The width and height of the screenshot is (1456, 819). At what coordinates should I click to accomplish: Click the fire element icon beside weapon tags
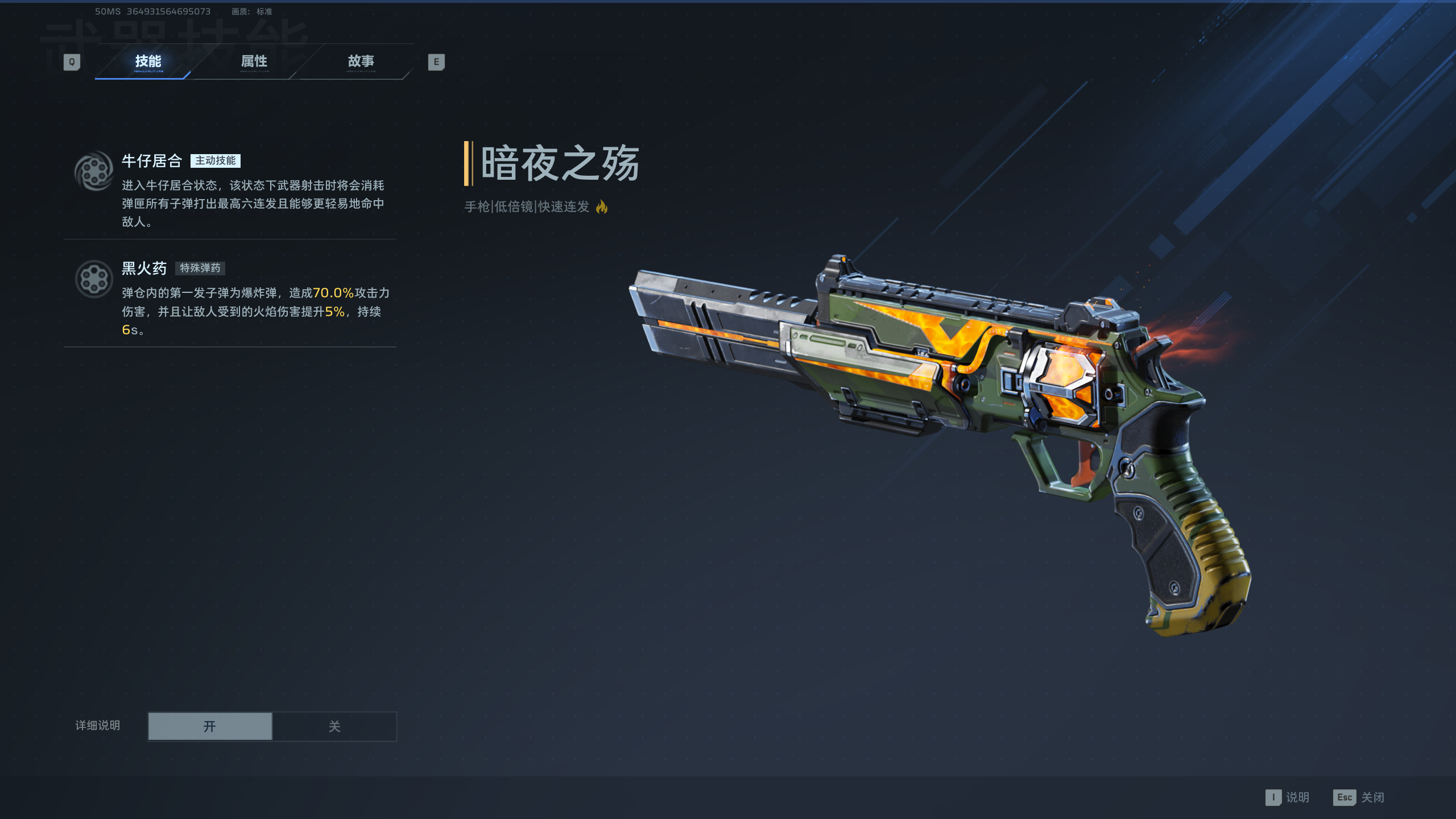[x=602, y=207]
